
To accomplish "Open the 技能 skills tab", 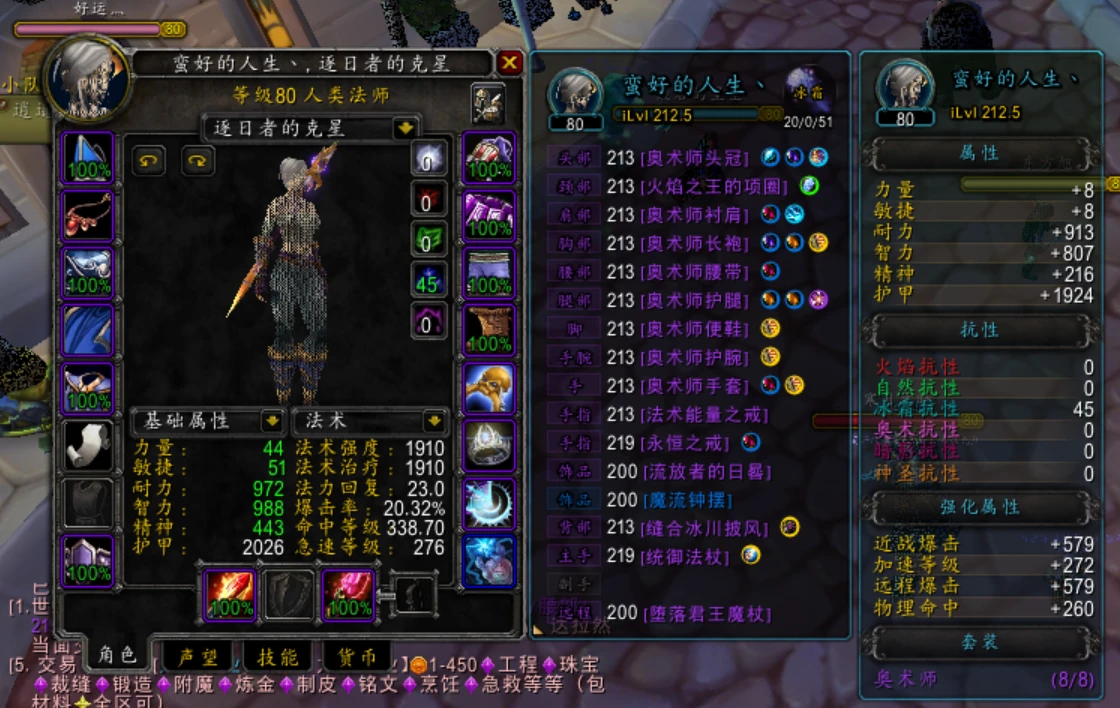I will (277, 656).
